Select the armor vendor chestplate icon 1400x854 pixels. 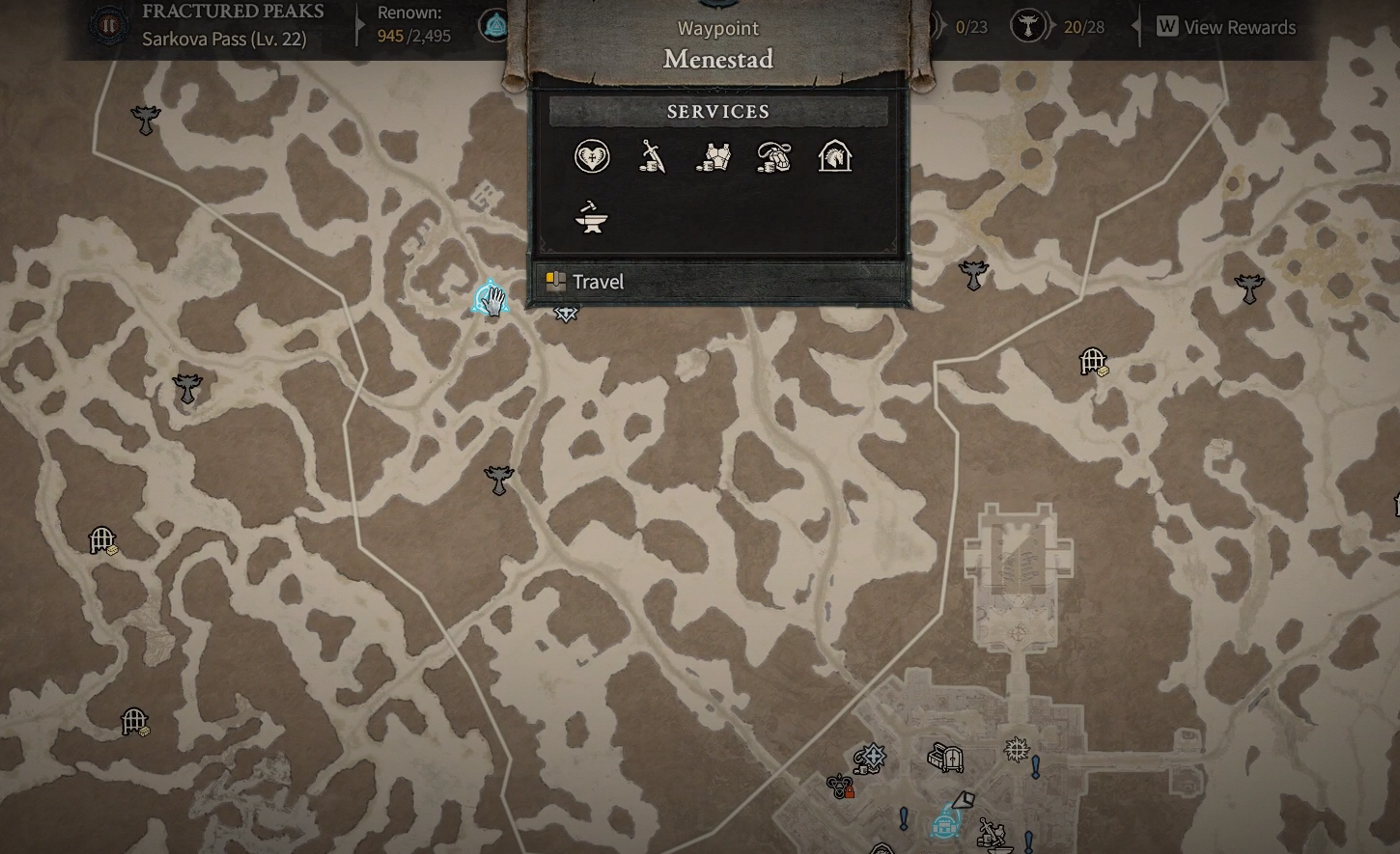714,156
